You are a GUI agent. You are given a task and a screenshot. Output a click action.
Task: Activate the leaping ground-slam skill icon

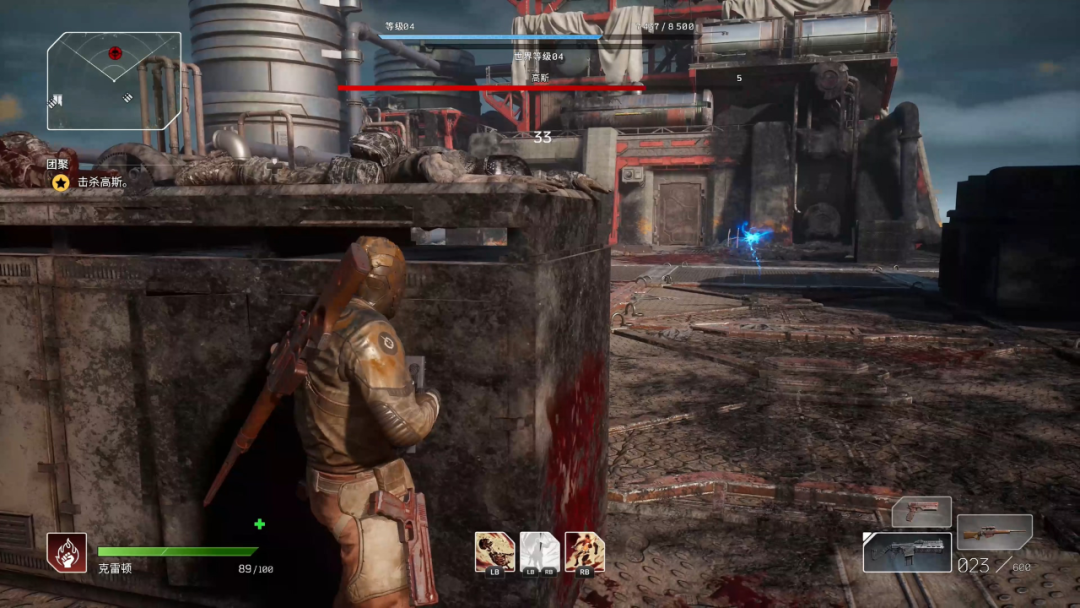coord(494,552)
